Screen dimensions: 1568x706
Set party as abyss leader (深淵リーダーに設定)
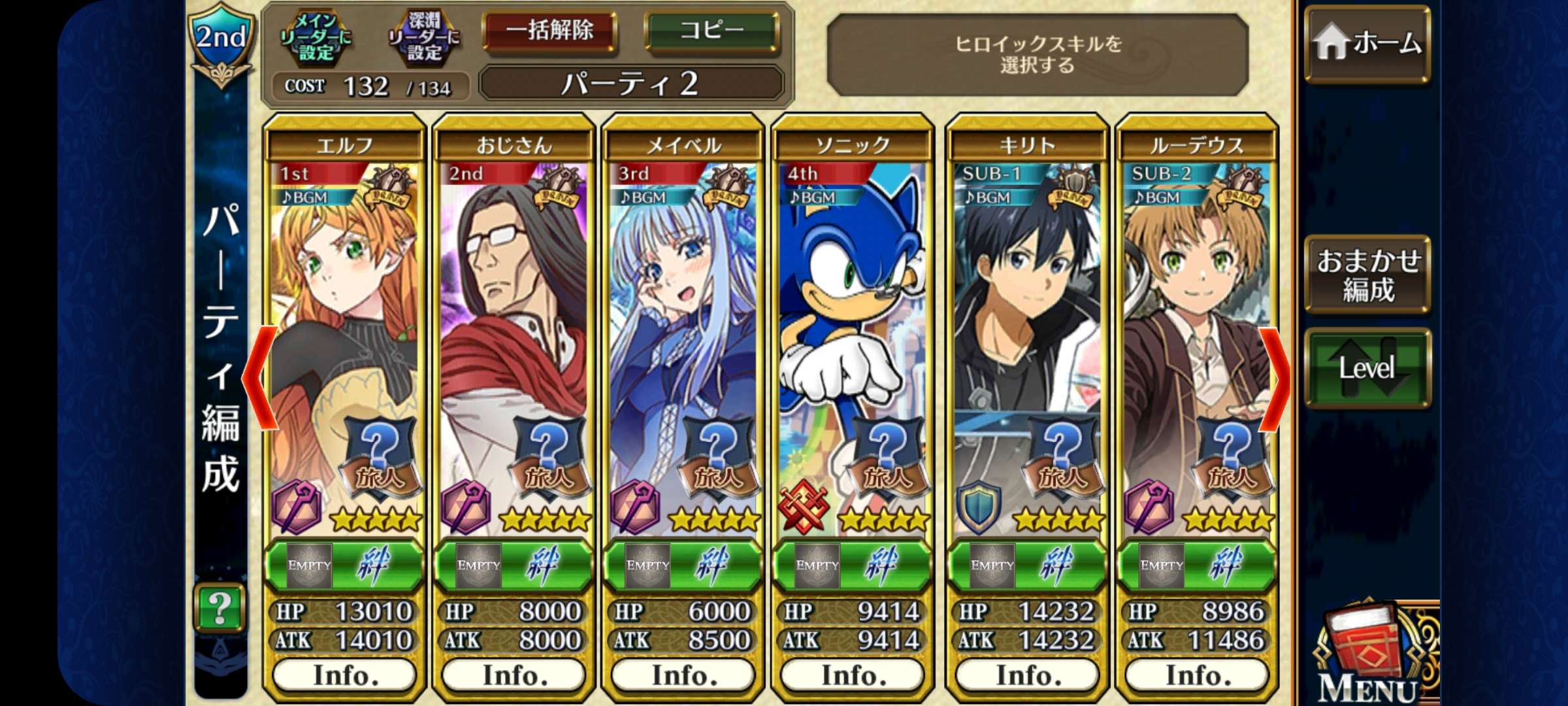(x=425, y=38)
